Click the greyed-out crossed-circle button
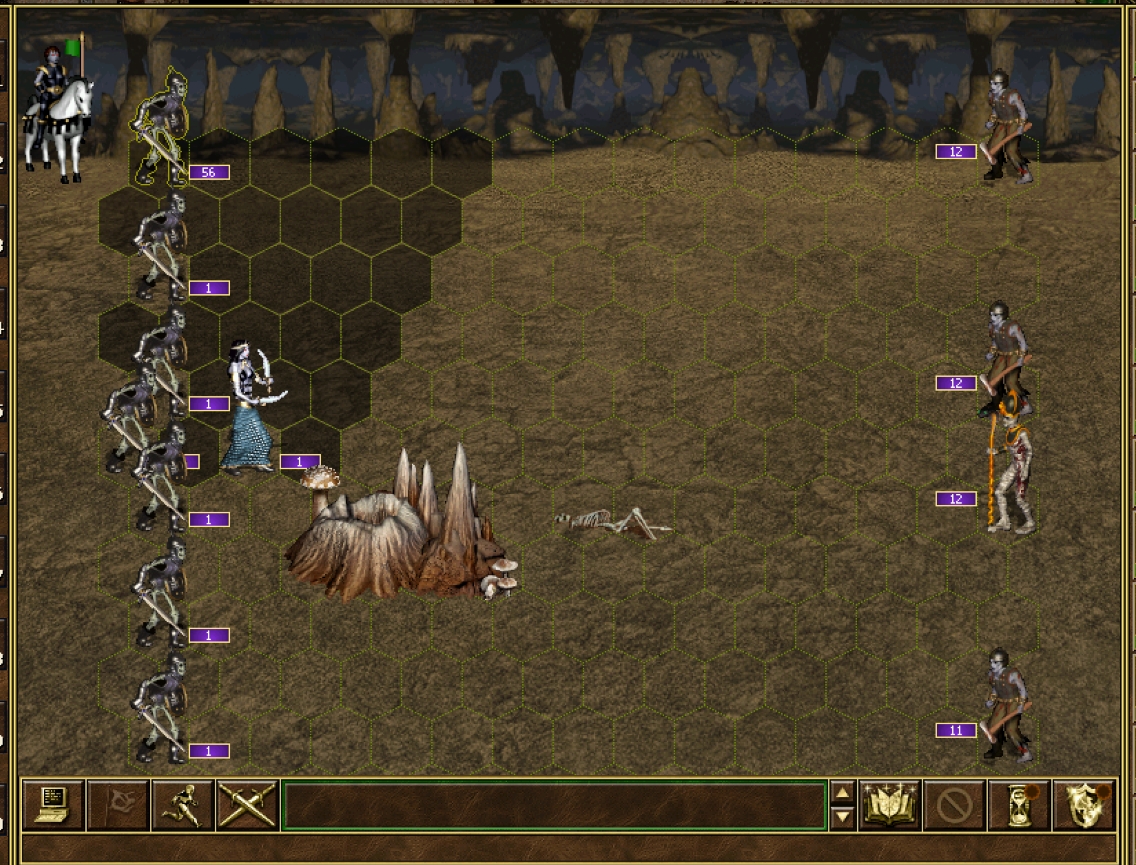 point(953,805)
